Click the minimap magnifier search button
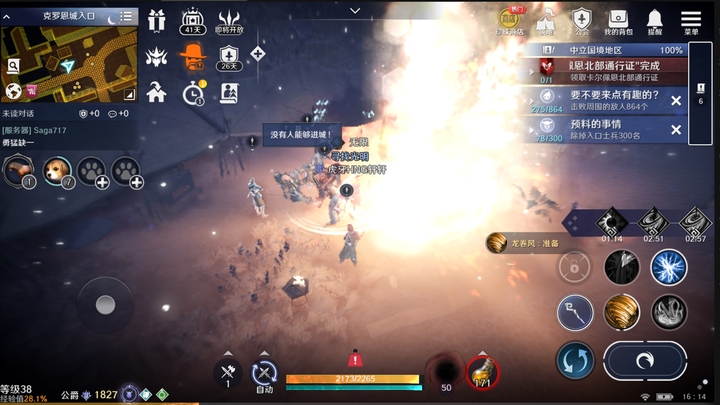This screenshot has height=405, width=720. tap(13, 66)
